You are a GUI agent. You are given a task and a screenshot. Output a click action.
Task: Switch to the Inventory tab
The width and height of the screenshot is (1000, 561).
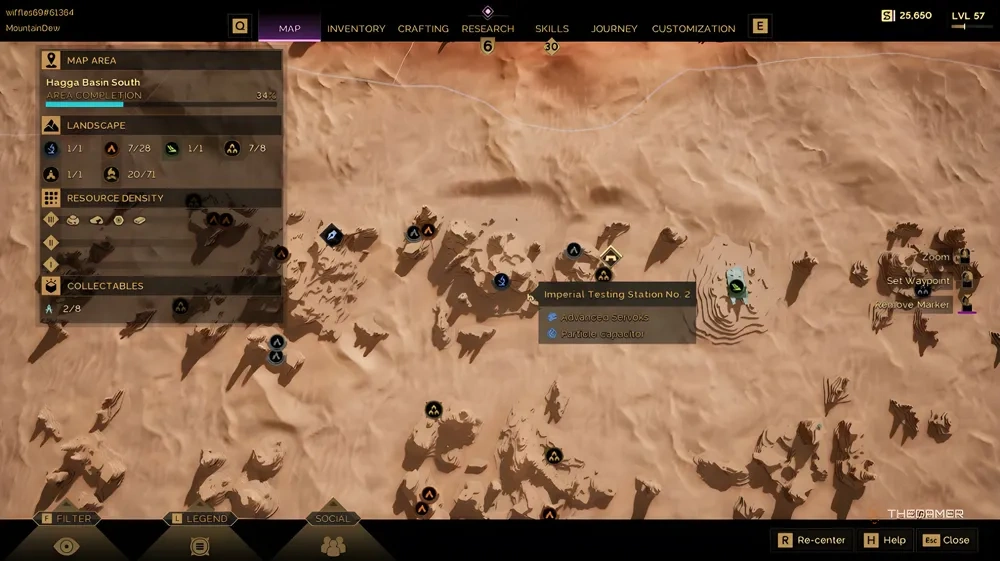[356, 29]
